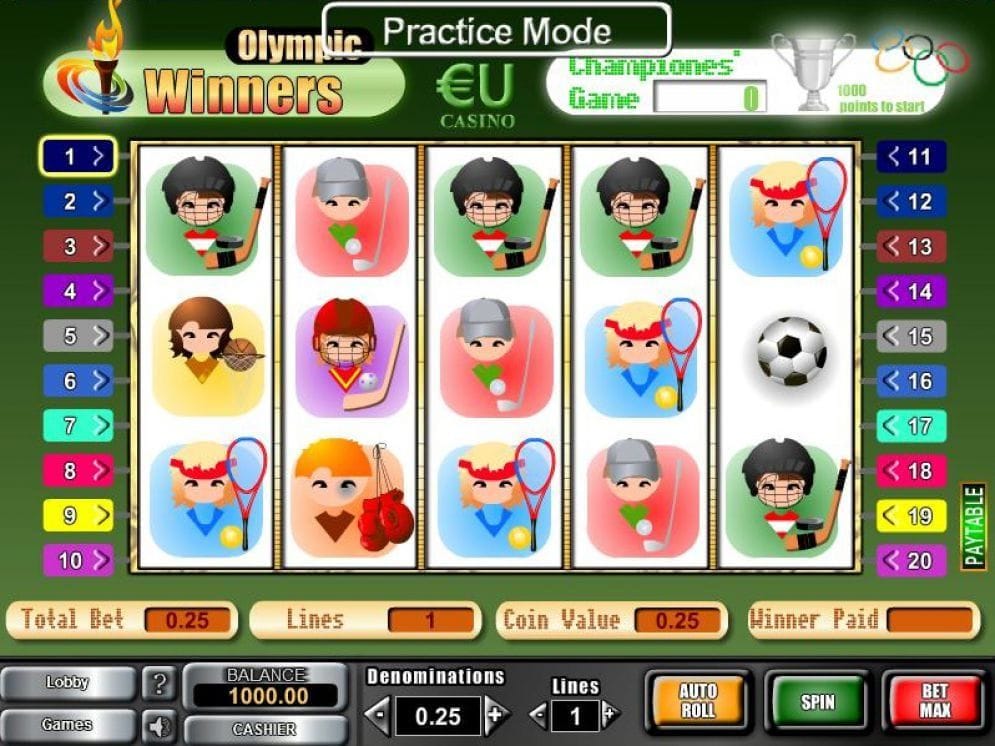Toggle sound with the speaker icon
The image size is (995, 746).
click(158, 724)
